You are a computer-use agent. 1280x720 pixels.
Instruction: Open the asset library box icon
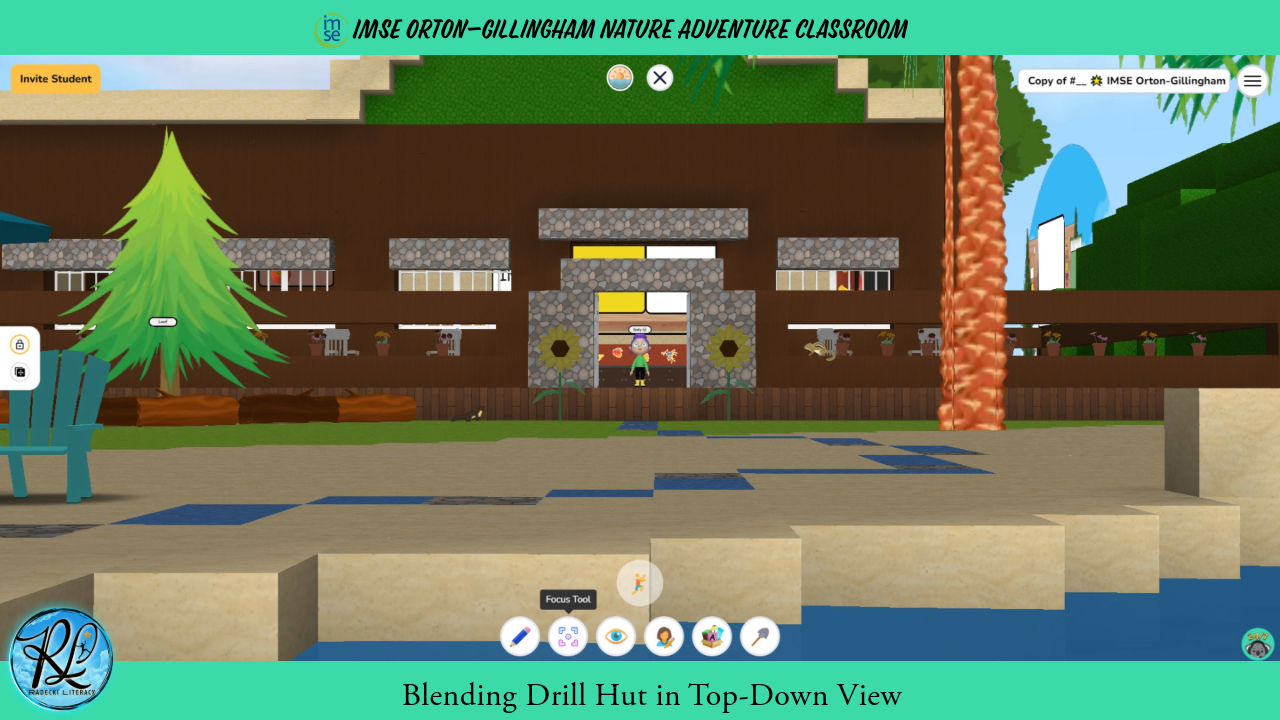[x=712, y=636]
